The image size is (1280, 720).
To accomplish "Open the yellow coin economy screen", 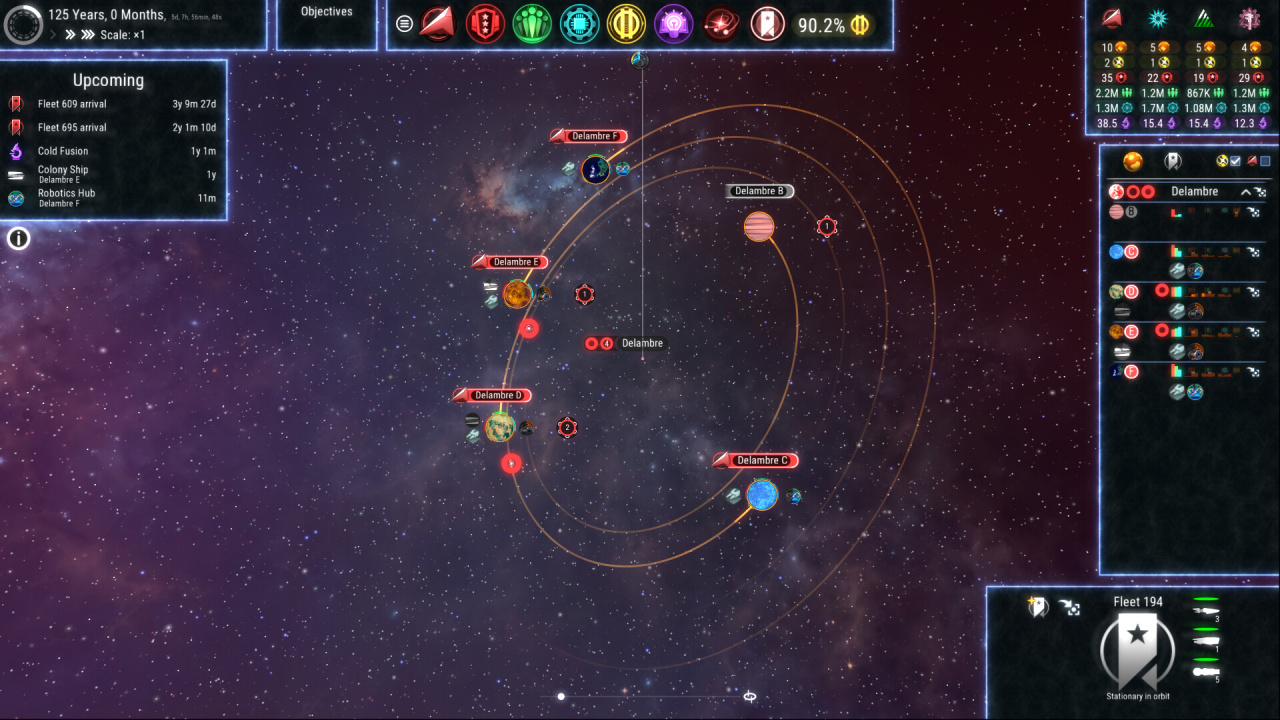I will coord(627,24).
